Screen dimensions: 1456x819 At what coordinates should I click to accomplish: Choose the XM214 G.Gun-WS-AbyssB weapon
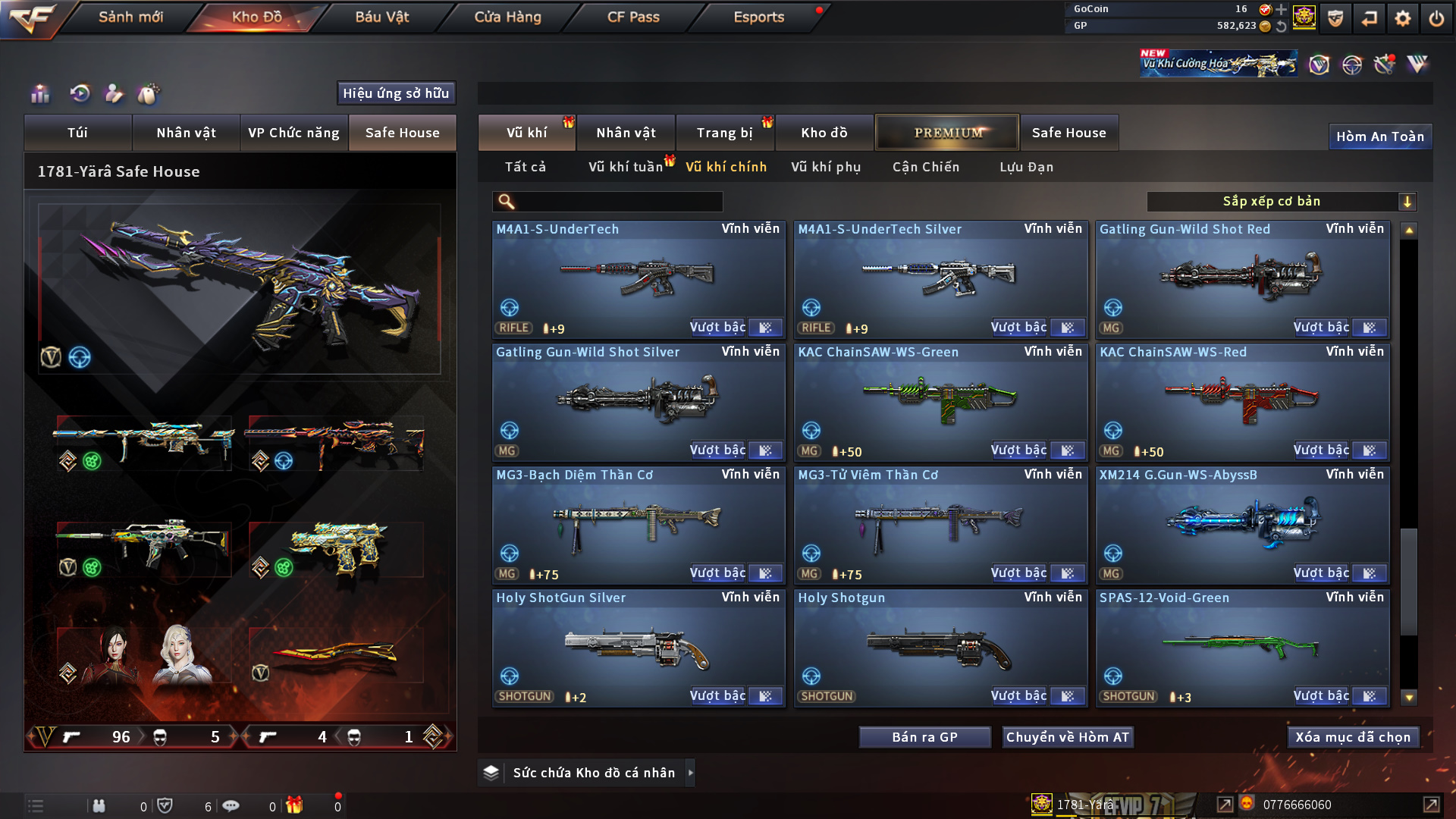pos(1242,525)
